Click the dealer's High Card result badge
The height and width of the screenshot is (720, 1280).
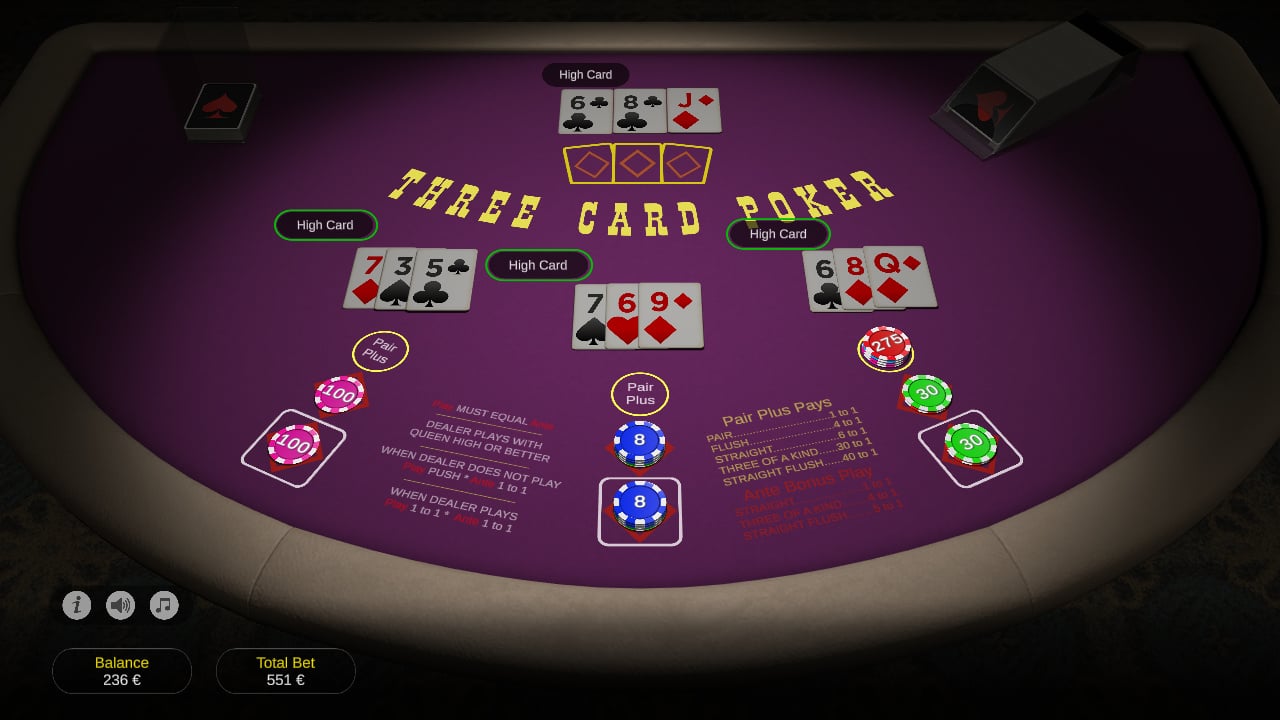[x=586, y=74]
